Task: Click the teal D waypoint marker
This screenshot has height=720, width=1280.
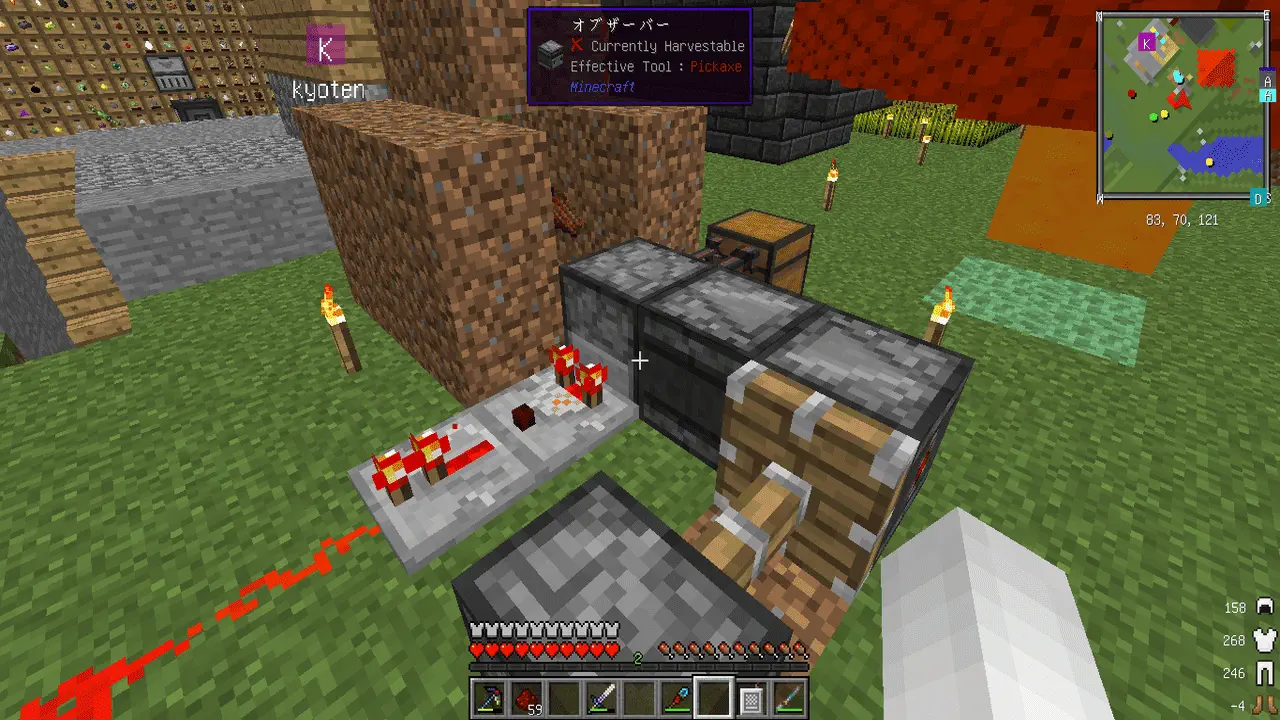Action: 1258,199
